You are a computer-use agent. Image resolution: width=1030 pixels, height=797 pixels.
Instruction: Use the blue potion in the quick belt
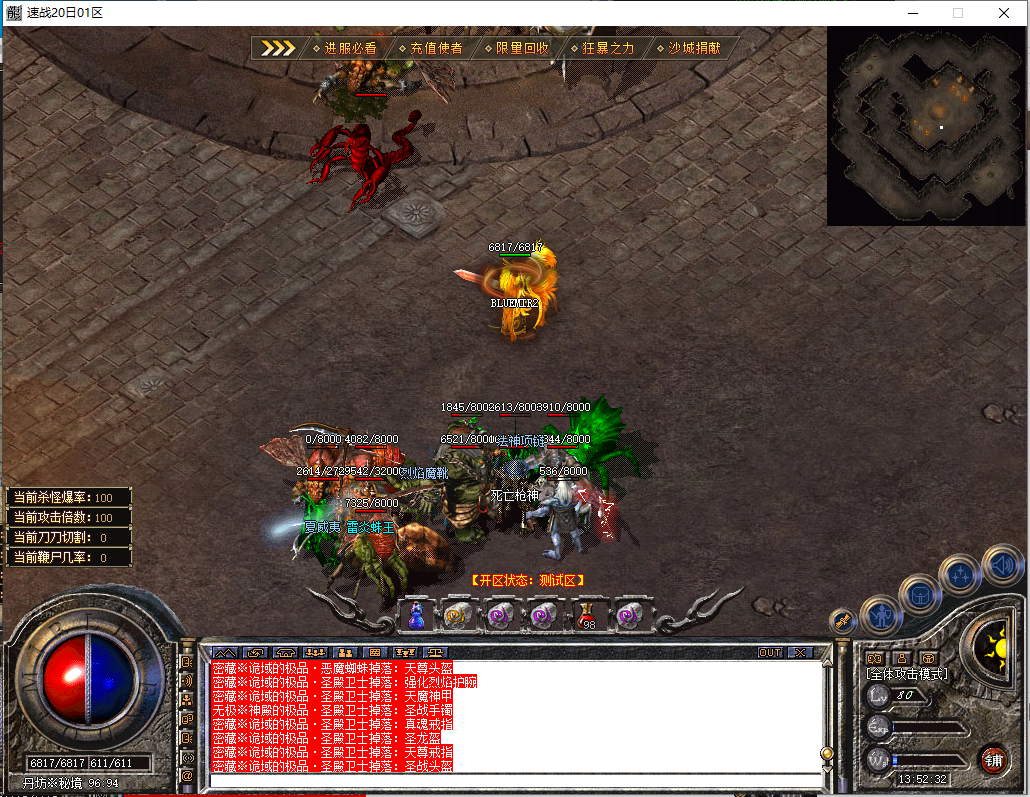[x=416, y=615]
